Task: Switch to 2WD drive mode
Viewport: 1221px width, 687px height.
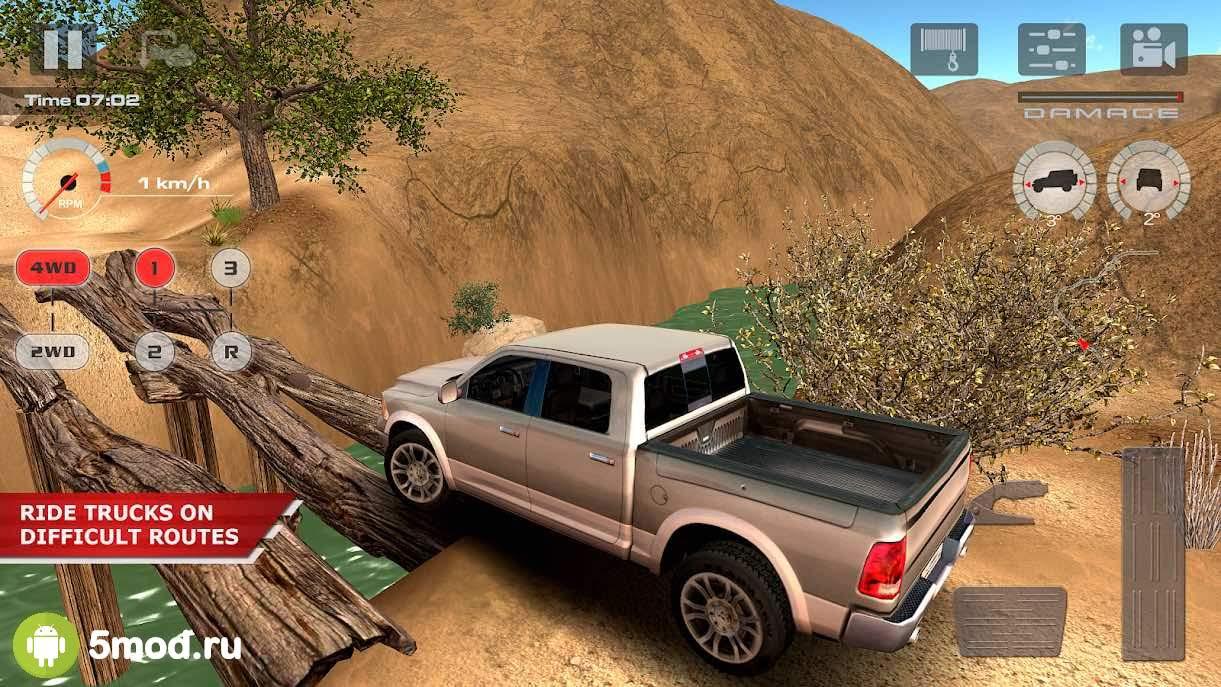Action: point(52,351)
